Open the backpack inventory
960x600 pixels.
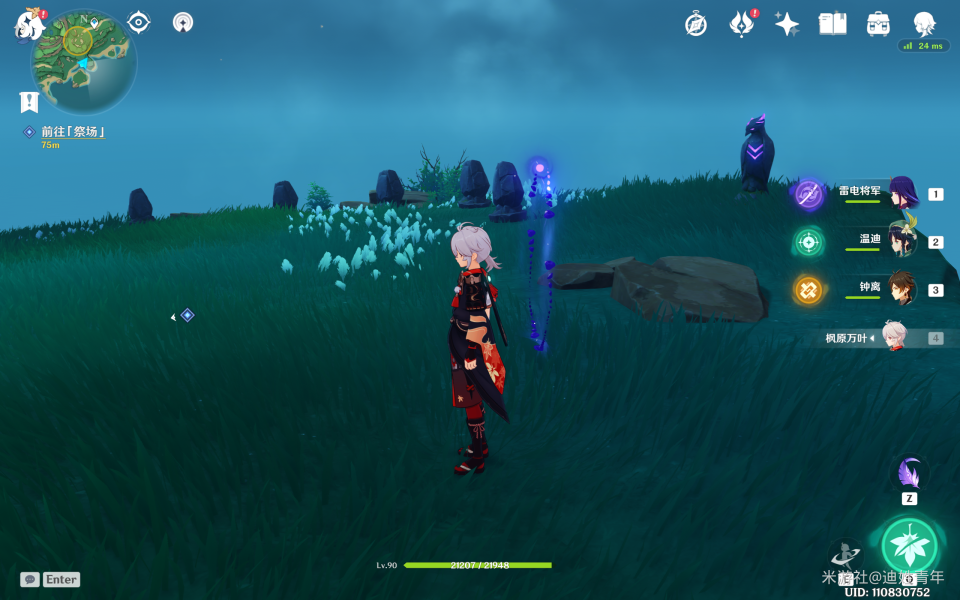click(x=878, y=24)
